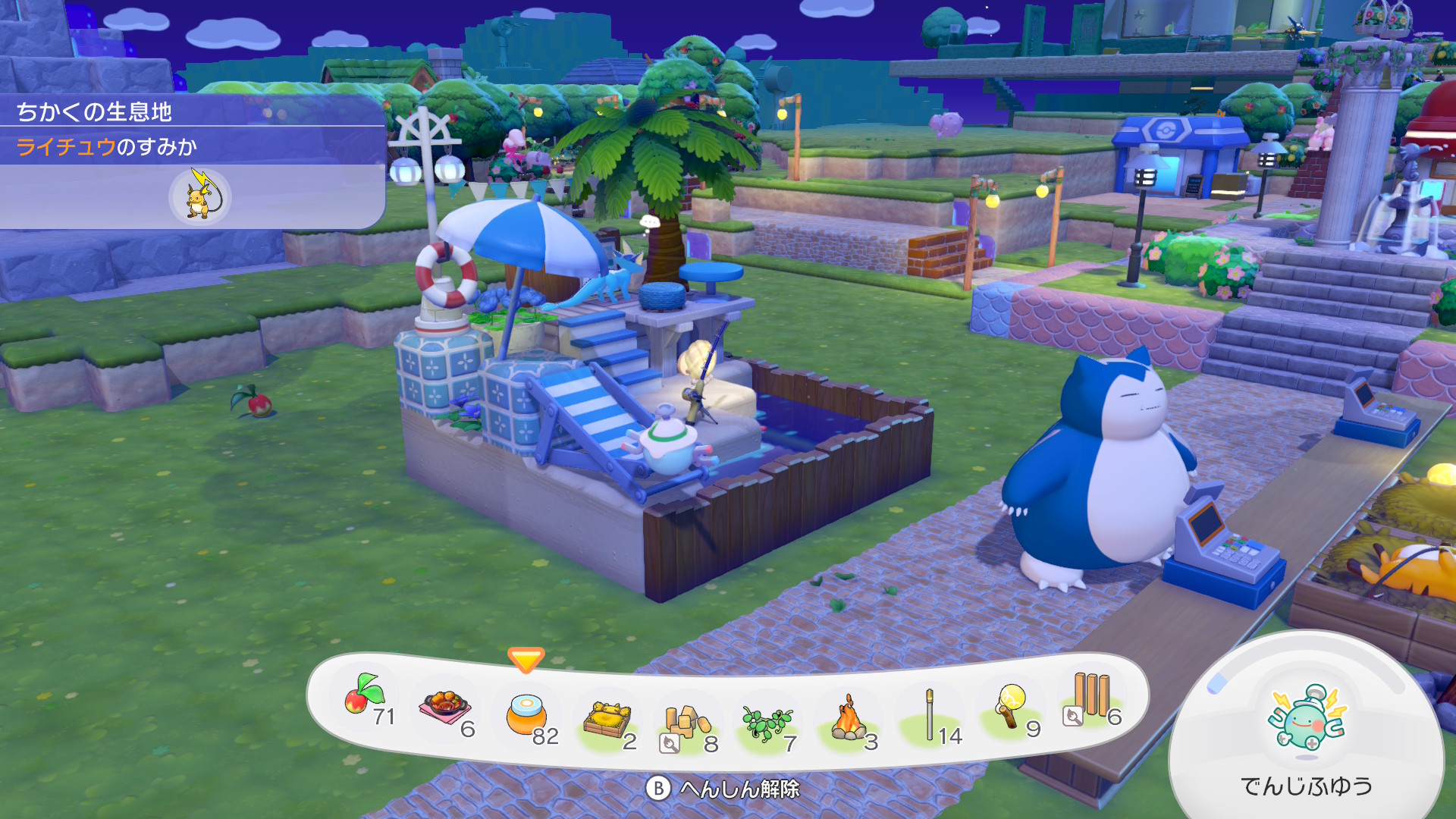The image size is (1456, 819).
Task: Pick the tall torch pole item
Action: 930,715
